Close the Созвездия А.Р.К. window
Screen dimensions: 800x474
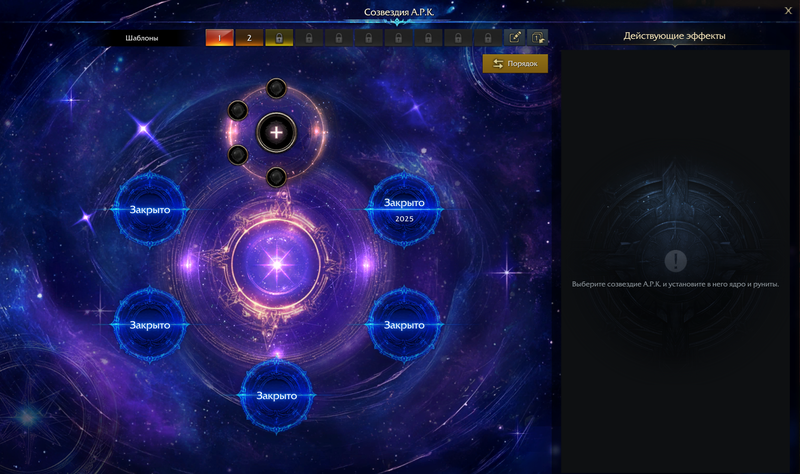(x=788, y=11)
